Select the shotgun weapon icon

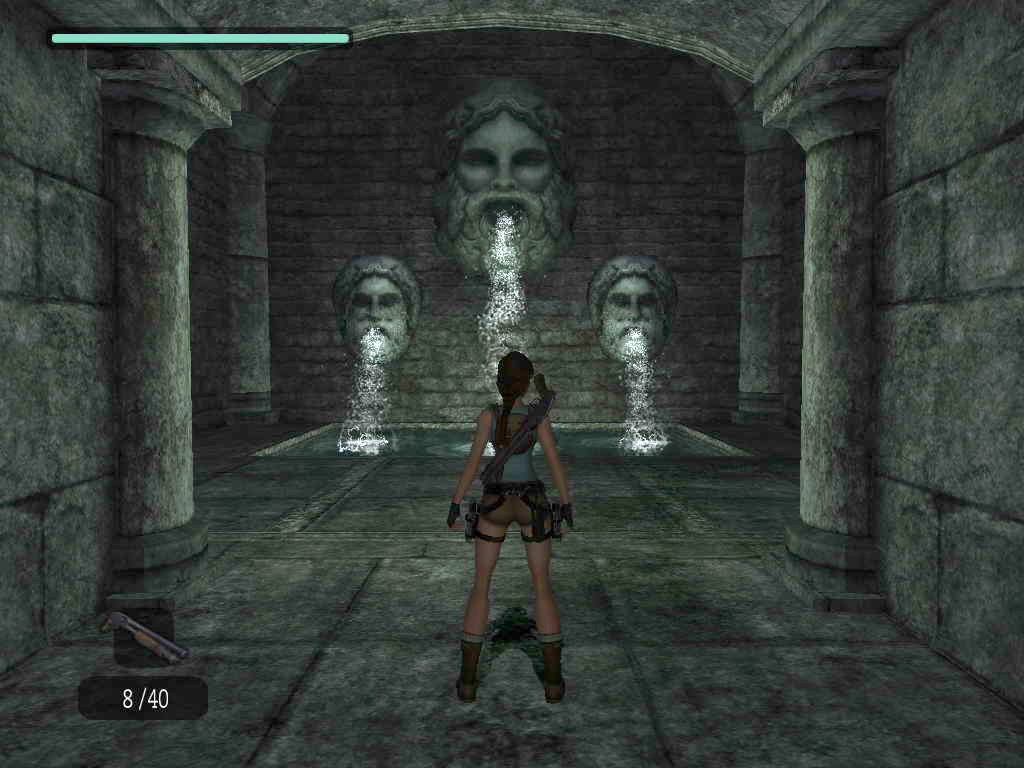(x=143, y=635)
